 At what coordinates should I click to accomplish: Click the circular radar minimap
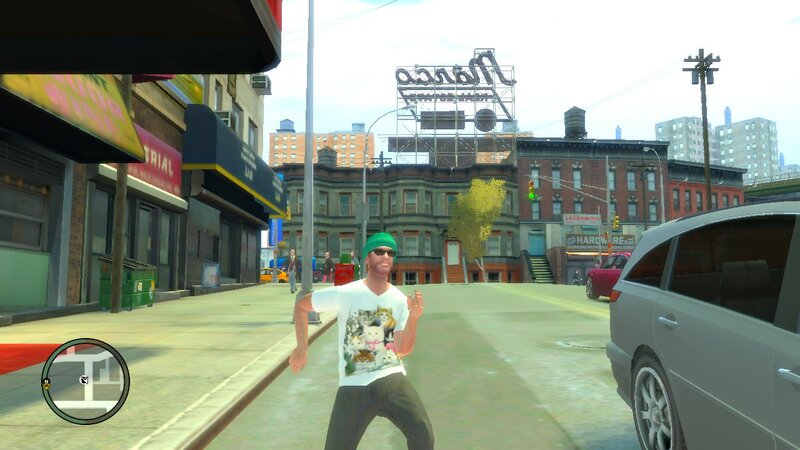pos(86,381)
